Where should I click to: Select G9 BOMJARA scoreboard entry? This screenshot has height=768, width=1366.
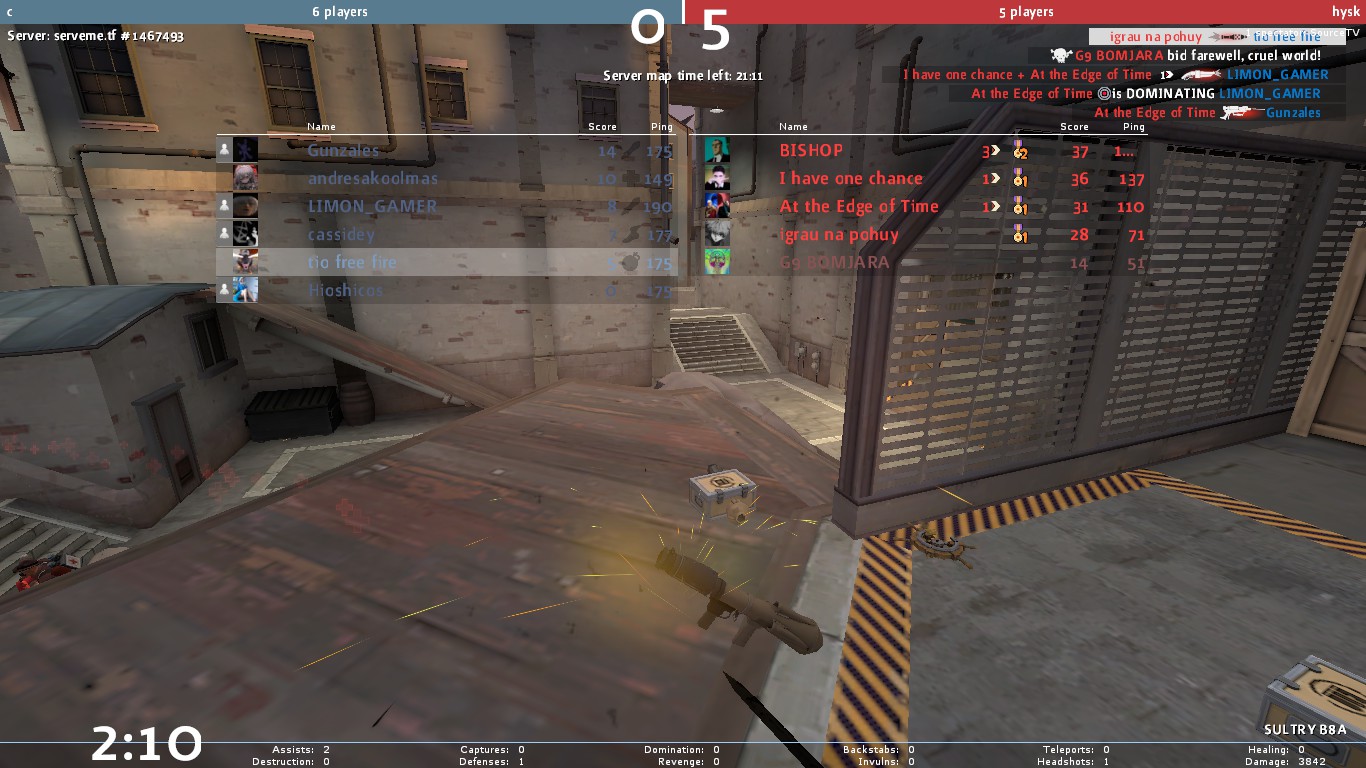pos(834,262)
